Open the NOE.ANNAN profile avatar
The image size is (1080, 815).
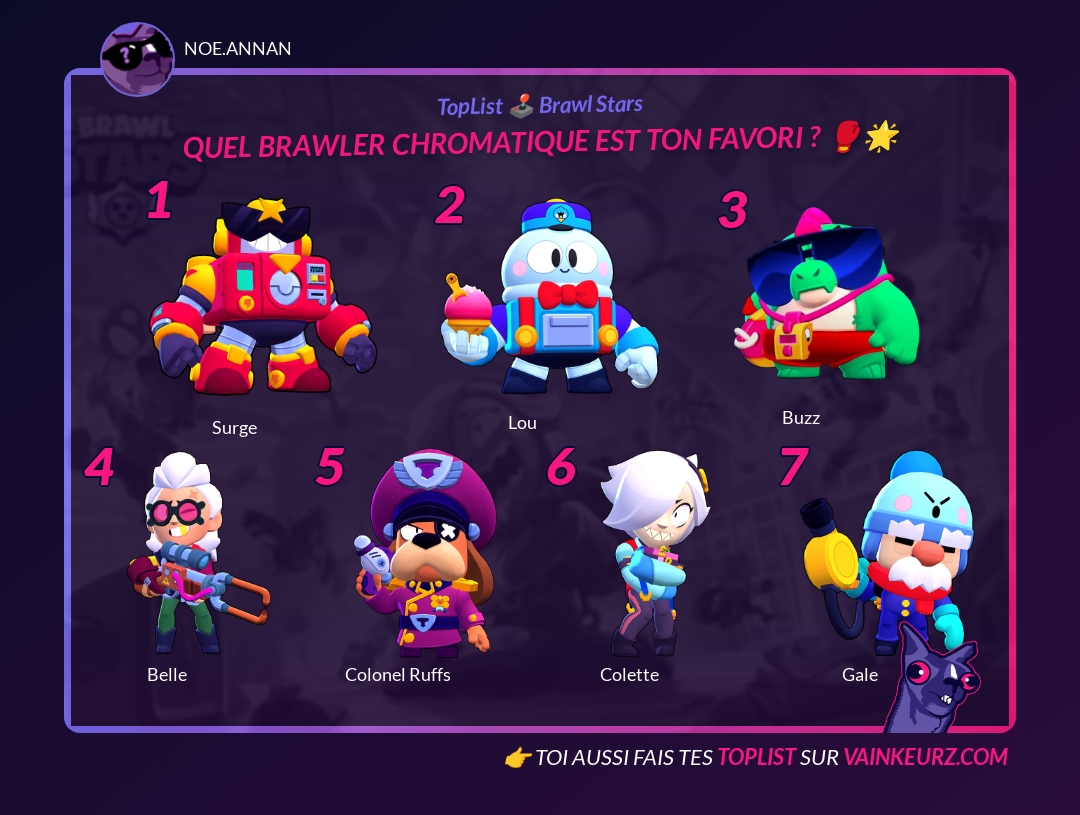pyautogui.click(x=138, y=59)
